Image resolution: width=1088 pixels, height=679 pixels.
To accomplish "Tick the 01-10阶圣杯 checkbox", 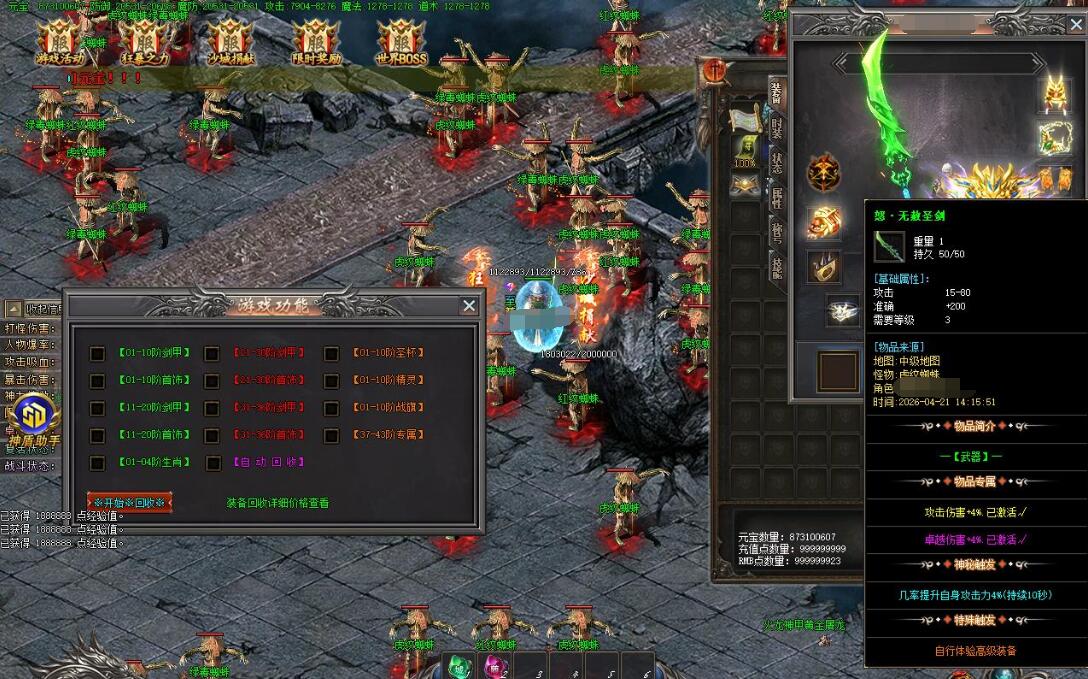I will pos(331,353).
